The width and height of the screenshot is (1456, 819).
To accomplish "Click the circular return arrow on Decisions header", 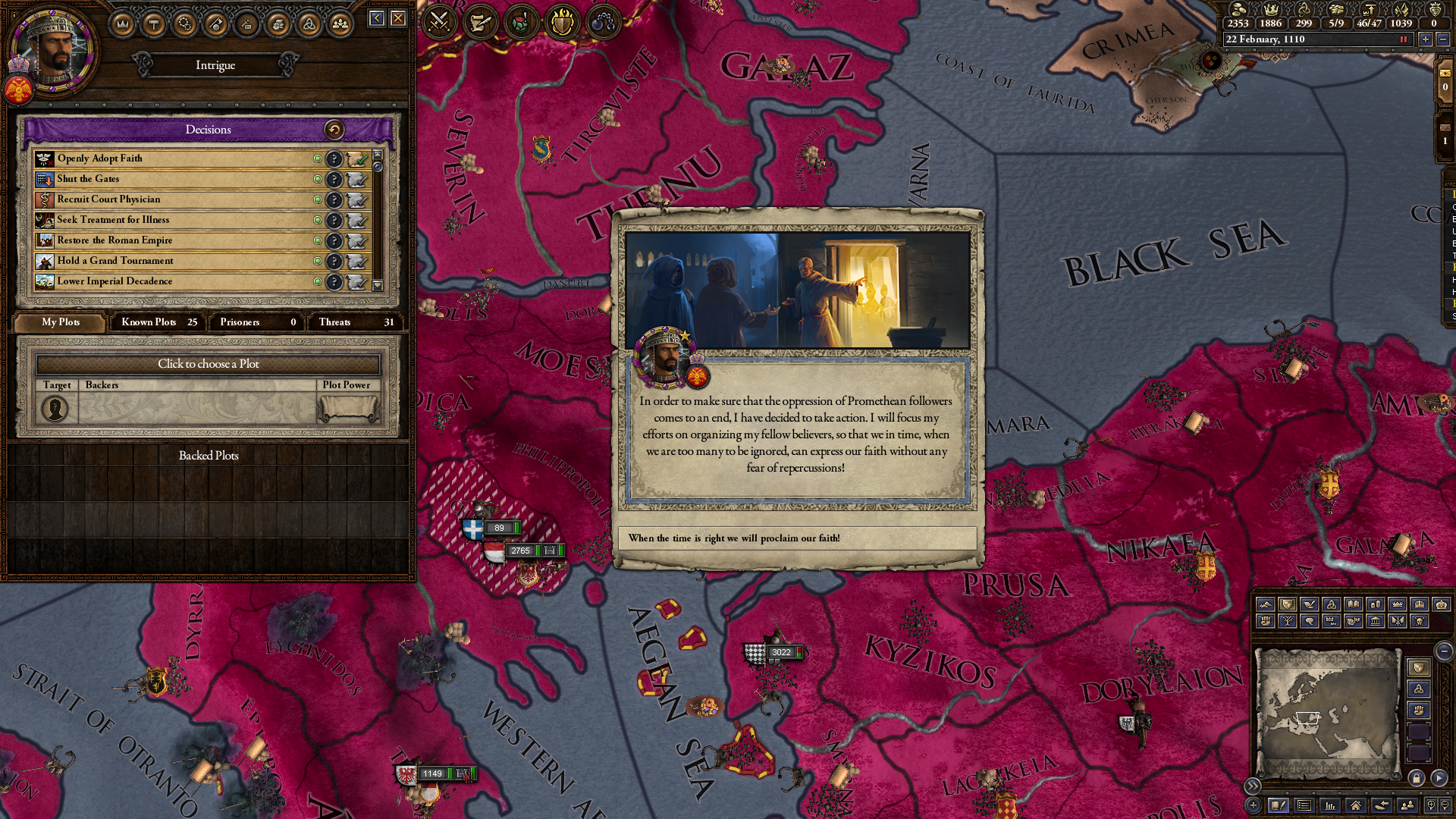I will tap(334, 130).
